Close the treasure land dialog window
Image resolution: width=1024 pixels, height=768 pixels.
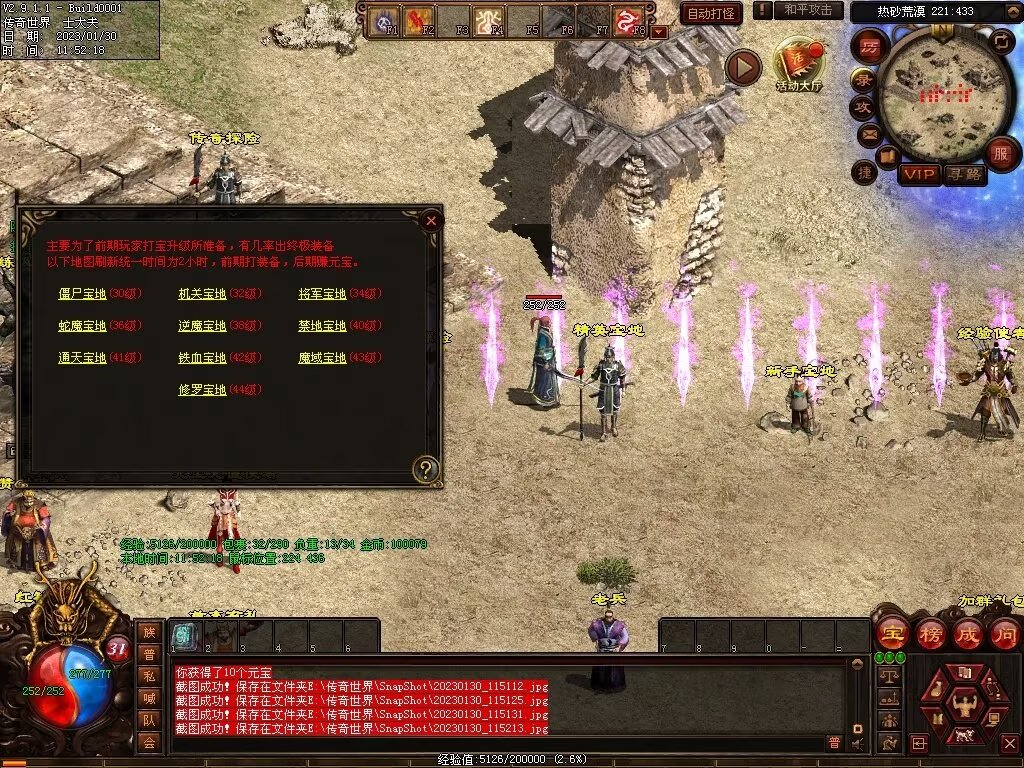click(x=431, y=220)
